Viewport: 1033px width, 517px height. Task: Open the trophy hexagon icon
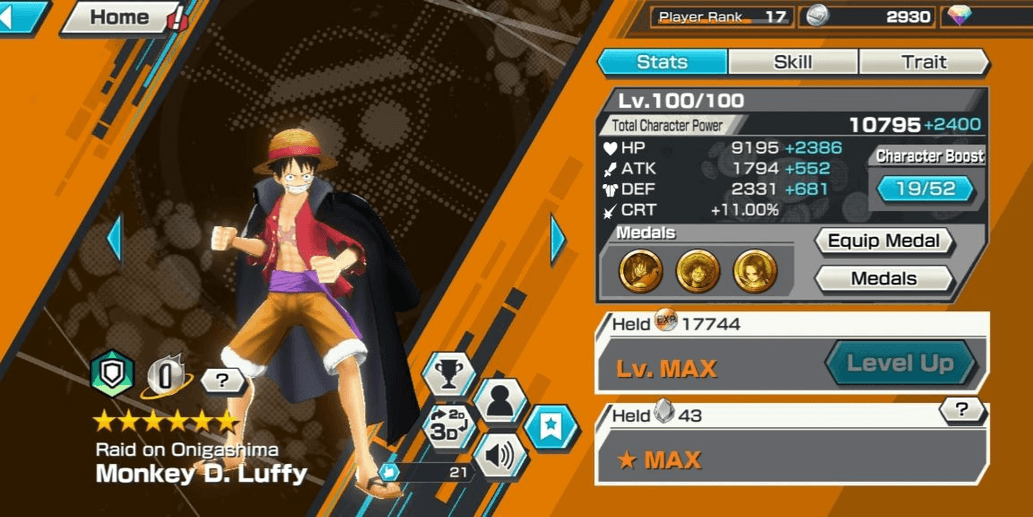449,374
